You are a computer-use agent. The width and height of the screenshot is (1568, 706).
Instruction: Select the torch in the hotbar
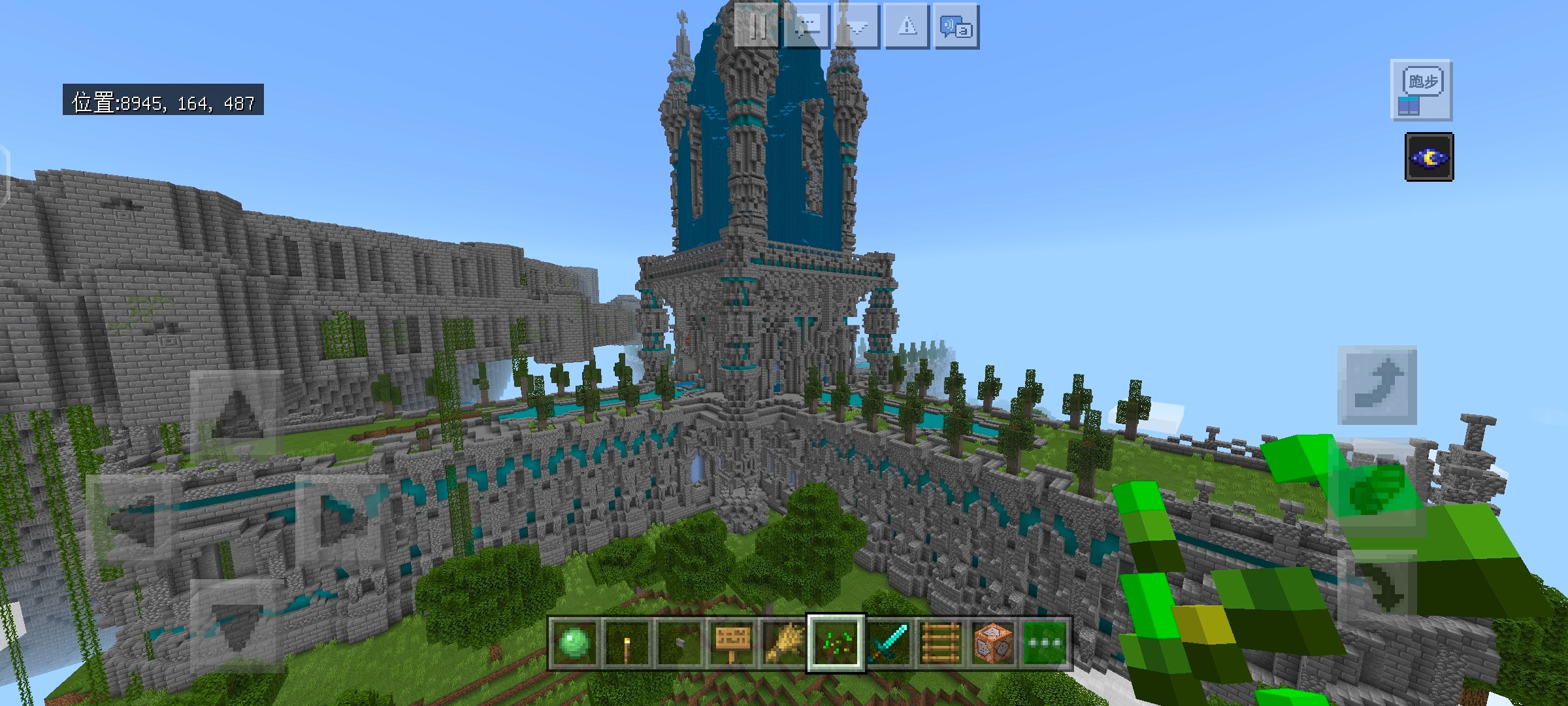(626, 643)
